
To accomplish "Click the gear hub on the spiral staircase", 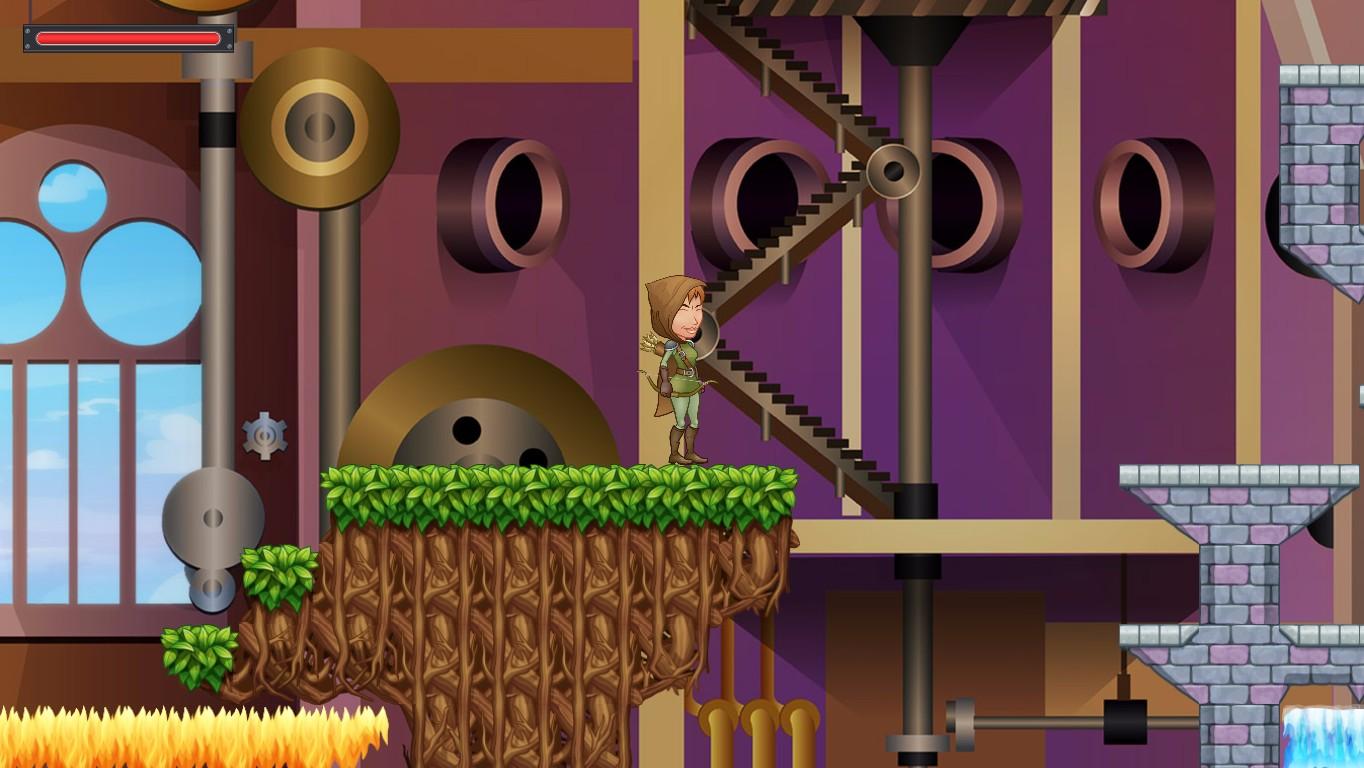I will pos(895,170).
